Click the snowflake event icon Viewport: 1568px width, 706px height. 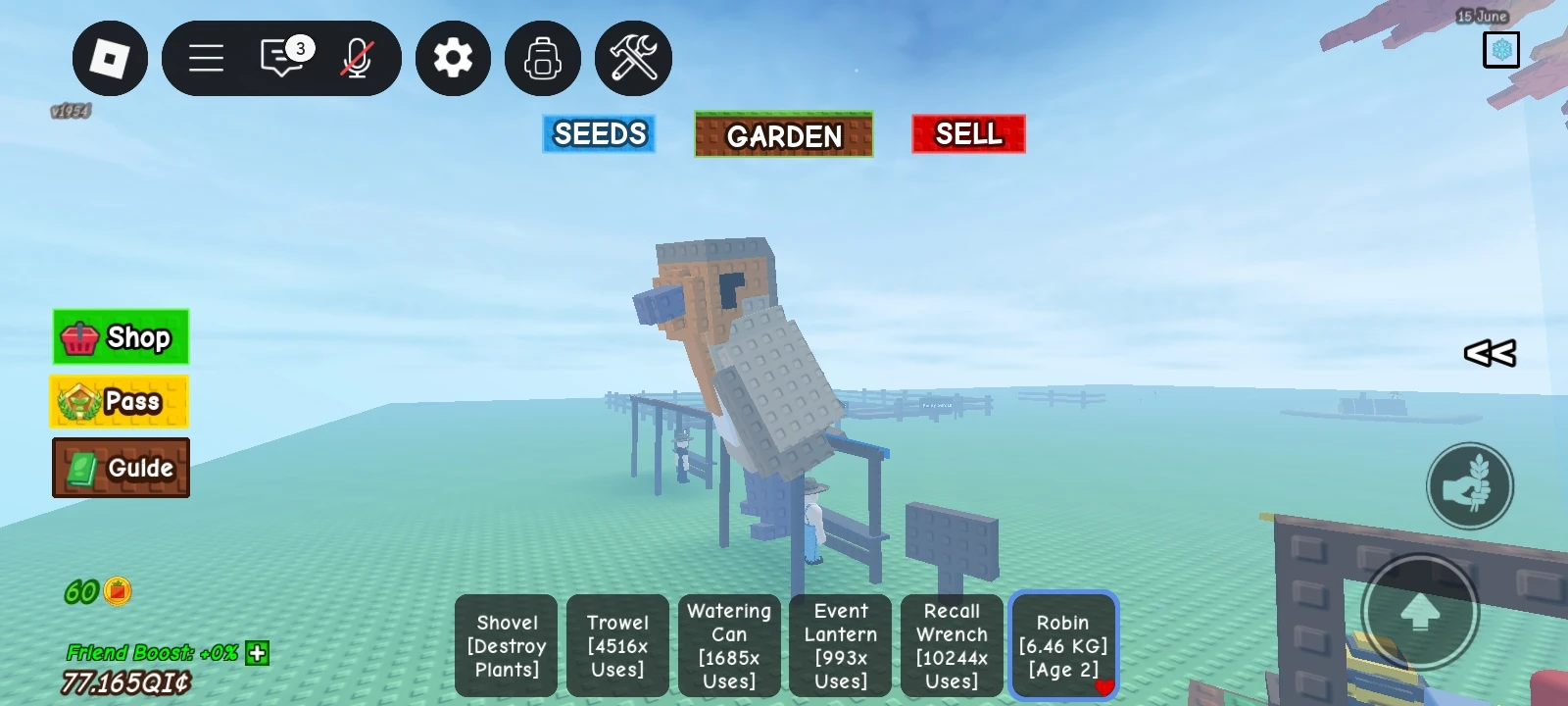tap(1501, 49)
